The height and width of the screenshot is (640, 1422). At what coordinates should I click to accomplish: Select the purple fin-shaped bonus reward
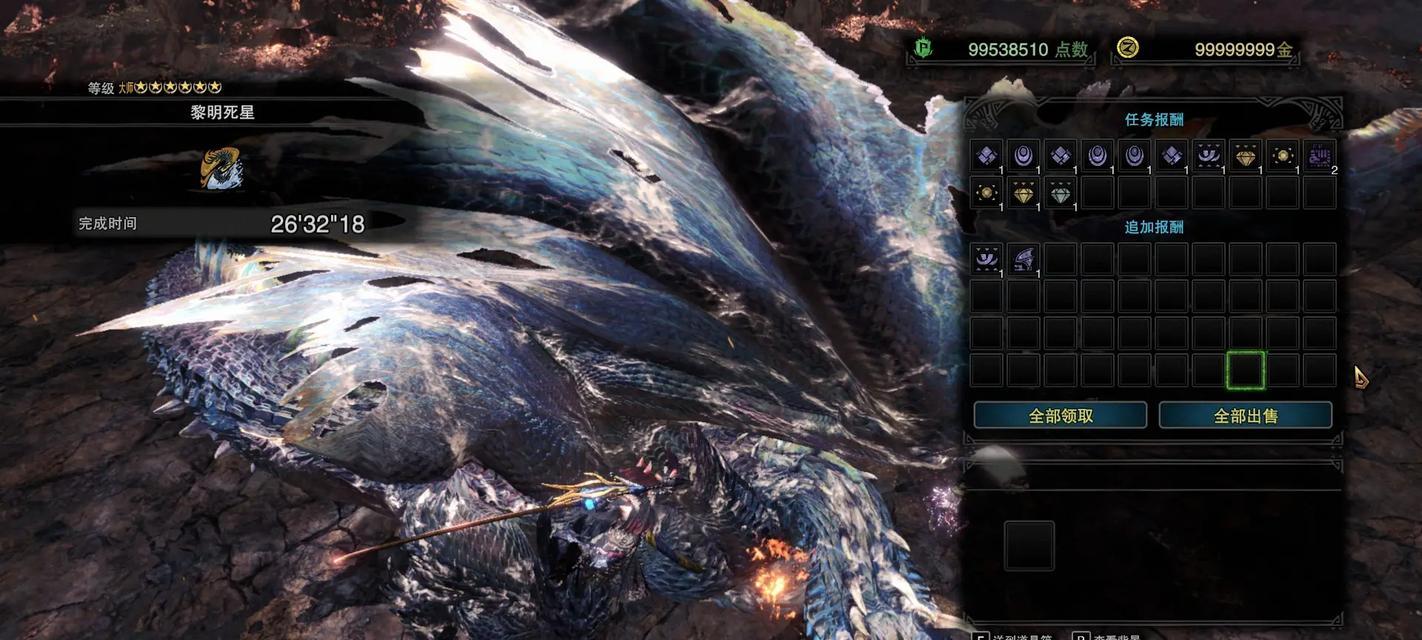[1024, 260]
